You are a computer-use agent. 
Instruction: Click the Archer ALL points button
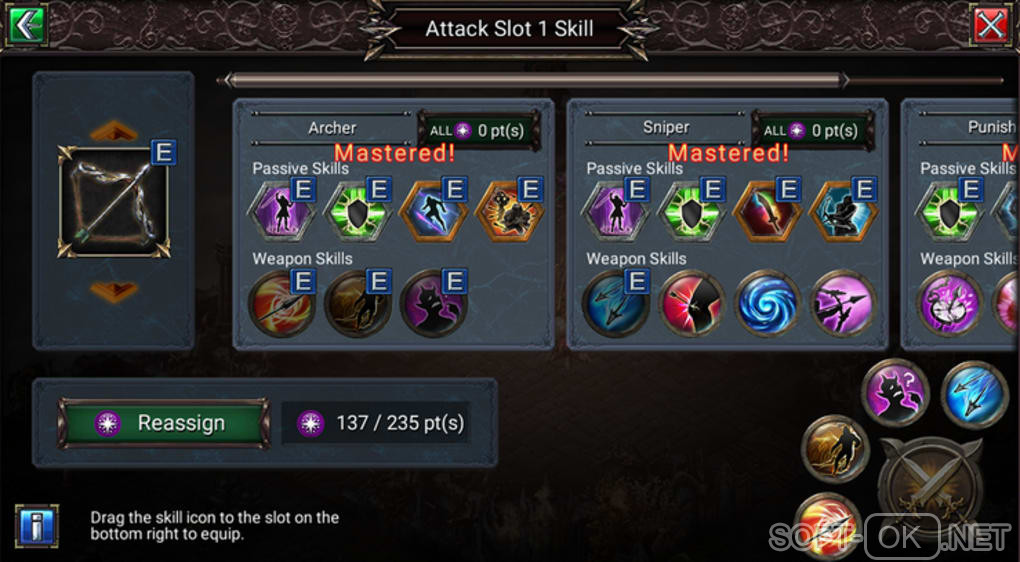point(478,130)
